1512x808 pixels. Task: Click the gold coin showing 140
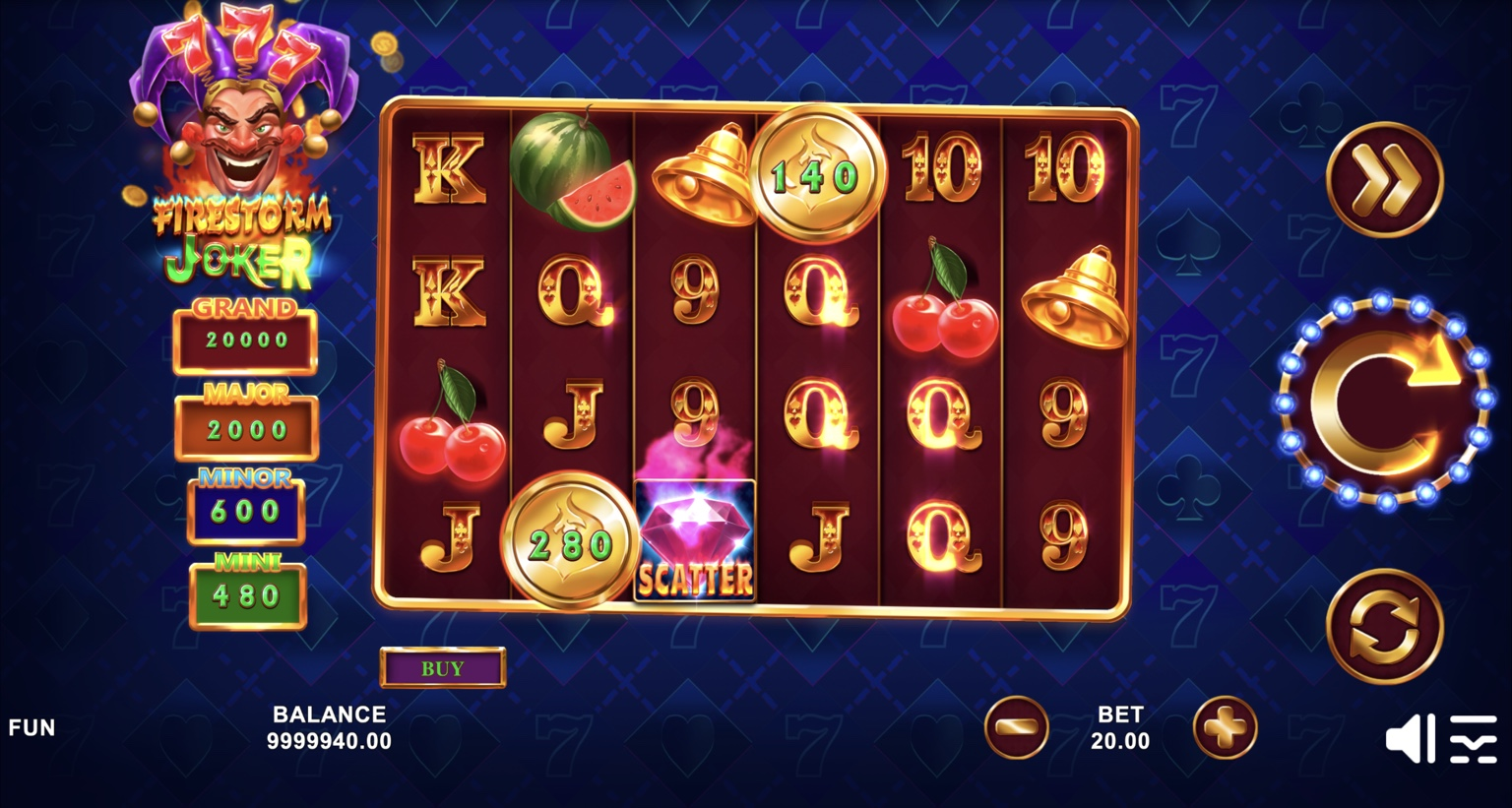pyautogui.click(x=816, y=172)
